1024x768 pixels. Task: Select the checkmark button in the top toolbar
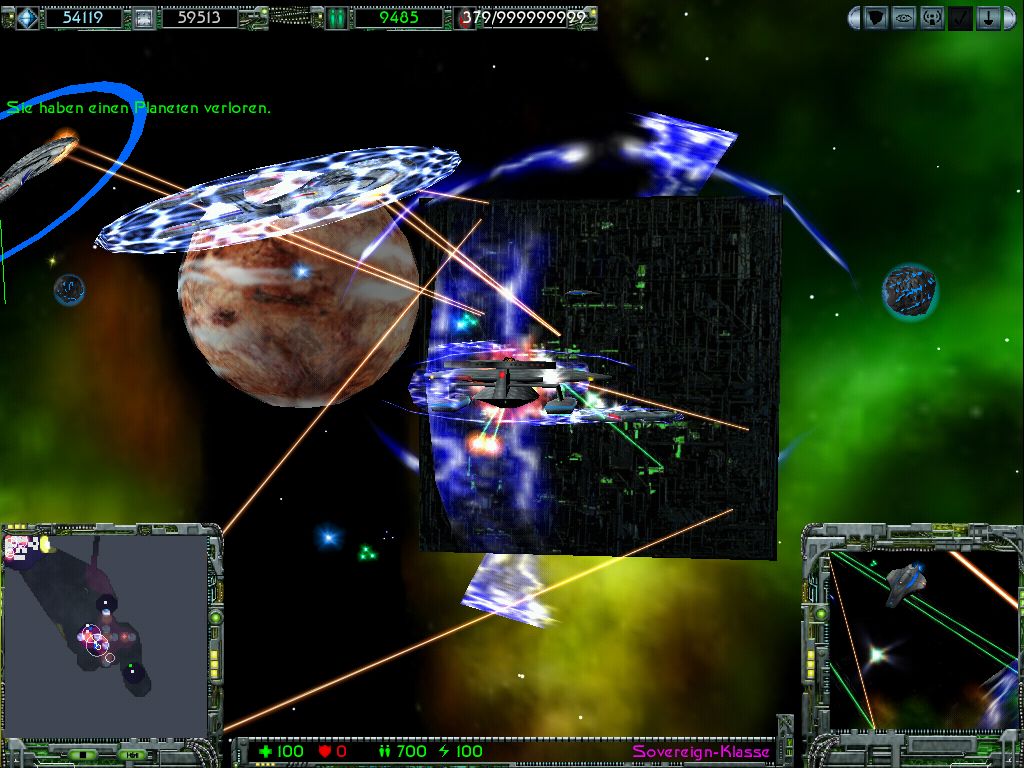pyautogui.click(x=960, y=17)
